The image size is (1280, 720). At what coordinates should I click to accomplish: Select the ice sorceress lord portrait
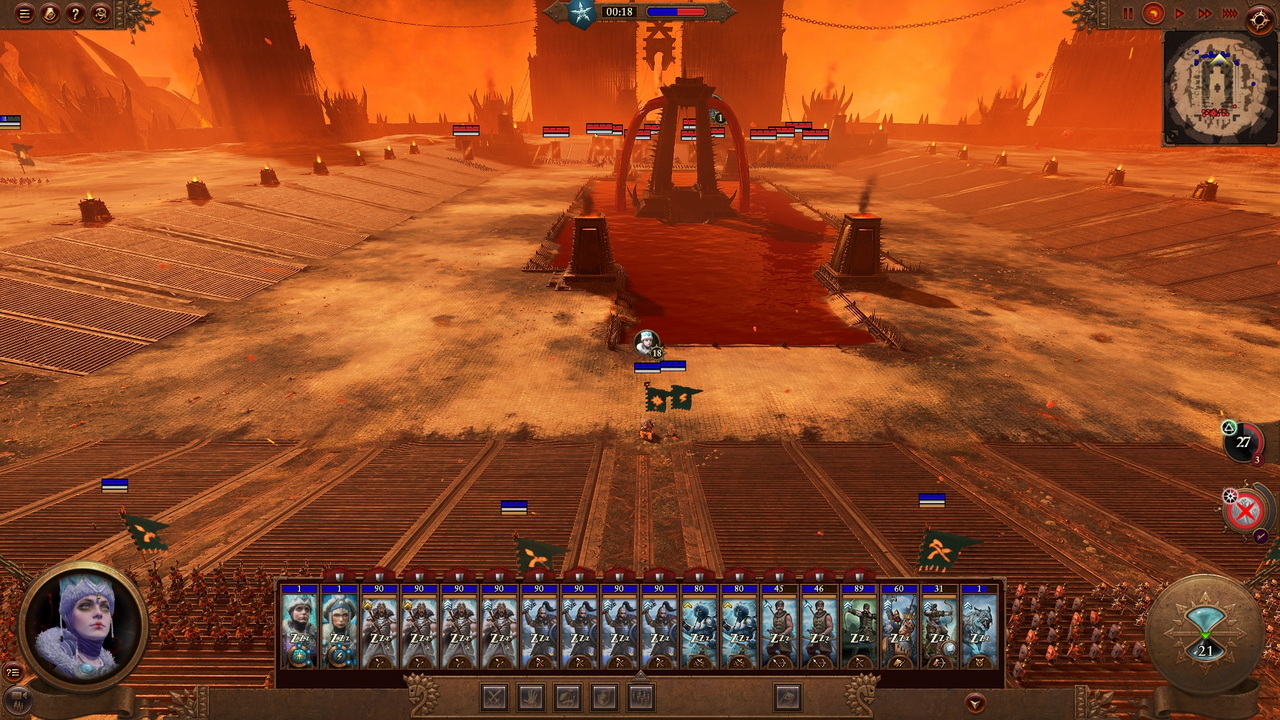click(86, 627)
